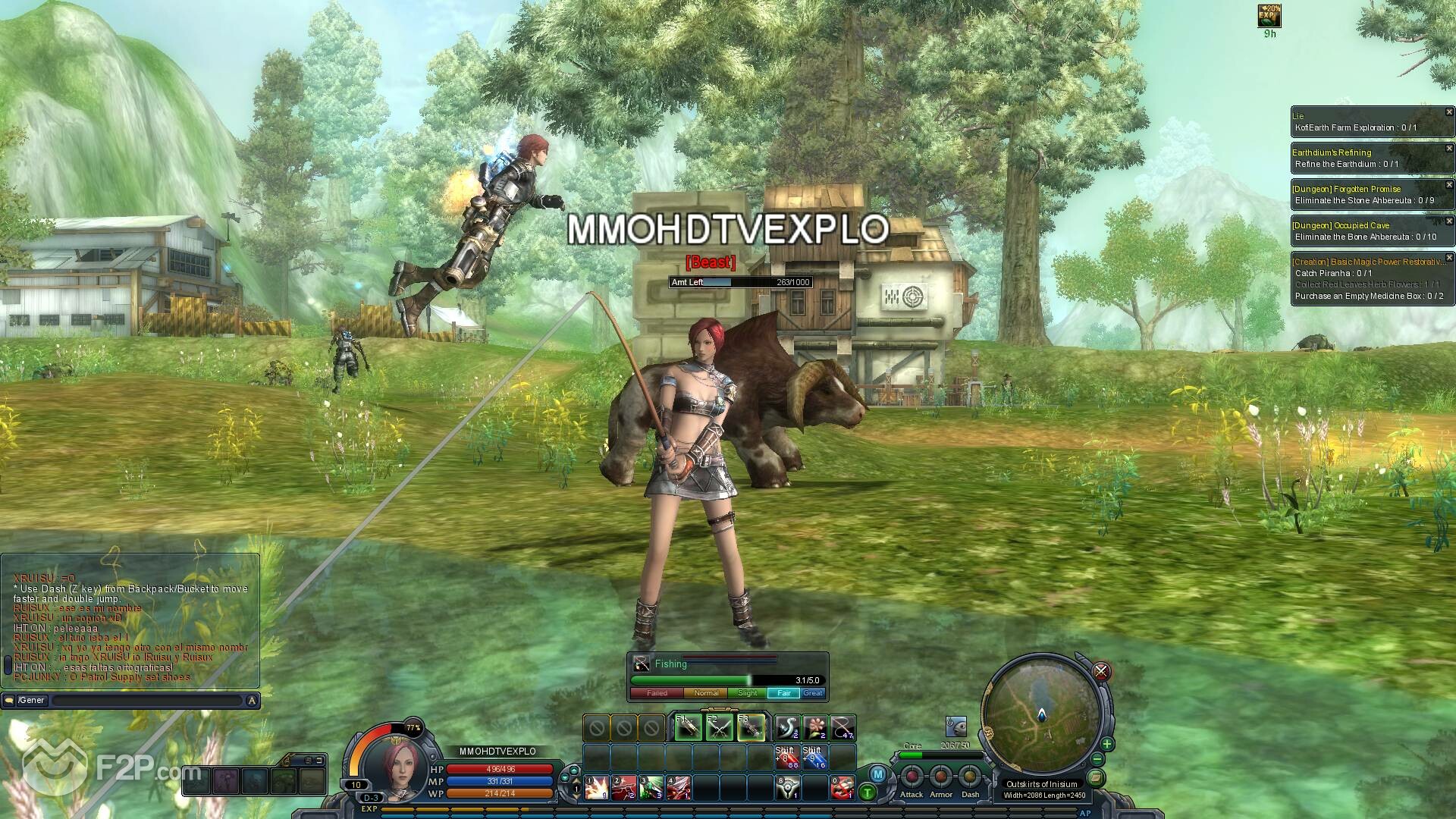The image size is (1456, 819).
Task: Close the Basic Magic Power Restorative tracker
Action: pyautogui.click(x=1449, y=258)
